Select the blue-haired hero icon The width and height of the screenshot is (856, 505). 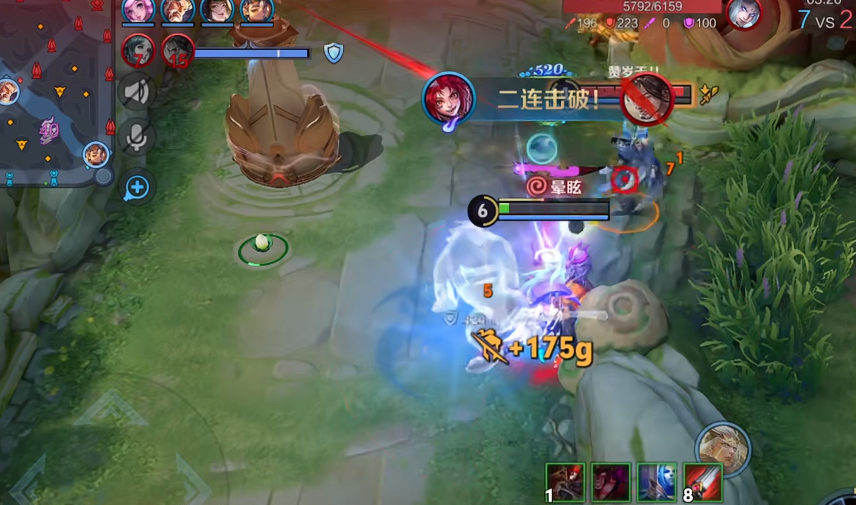(x=656, y=481)
